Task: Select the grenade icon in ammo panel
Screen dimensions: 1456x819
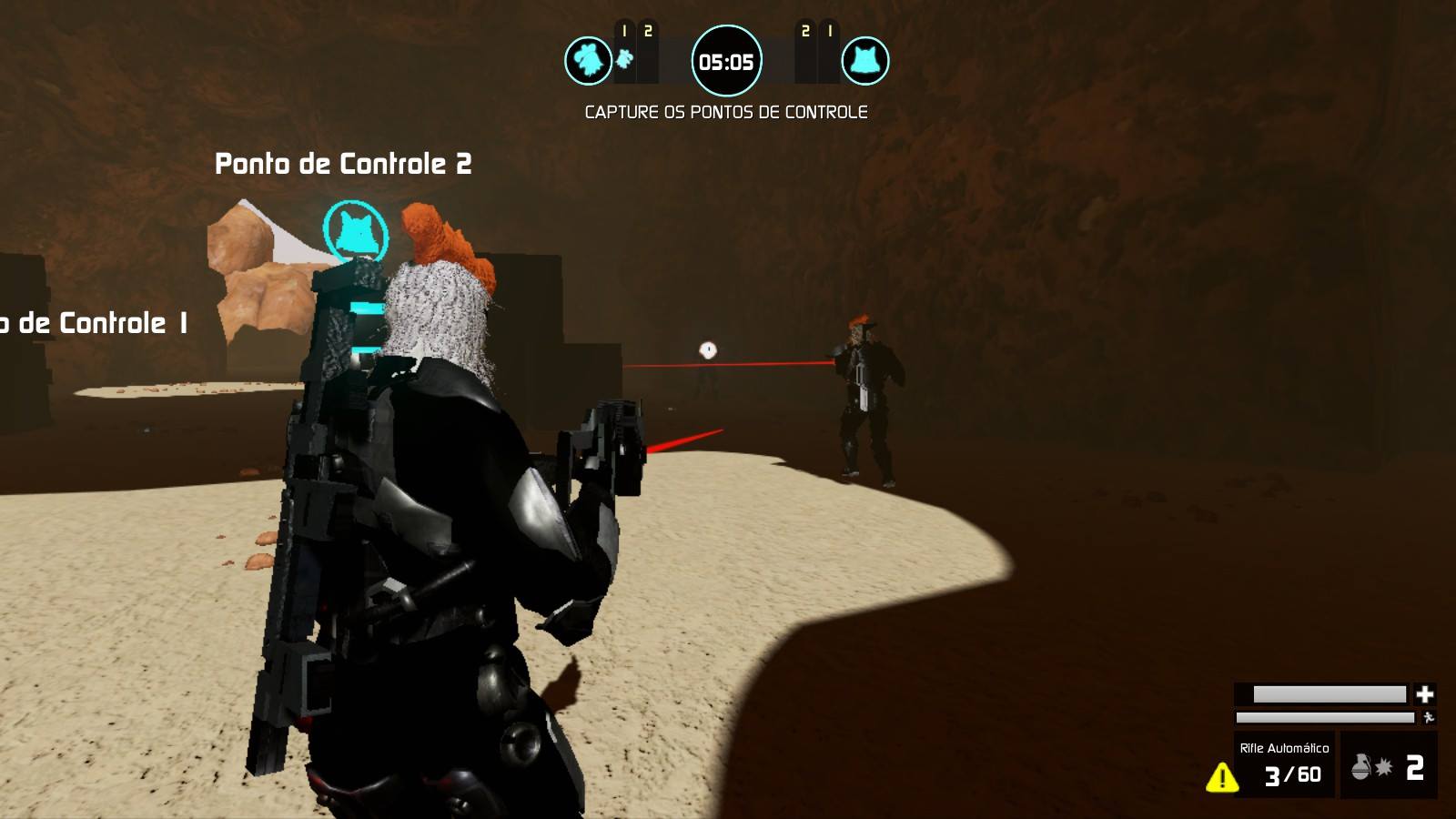Action: [x=1360, y=769]
